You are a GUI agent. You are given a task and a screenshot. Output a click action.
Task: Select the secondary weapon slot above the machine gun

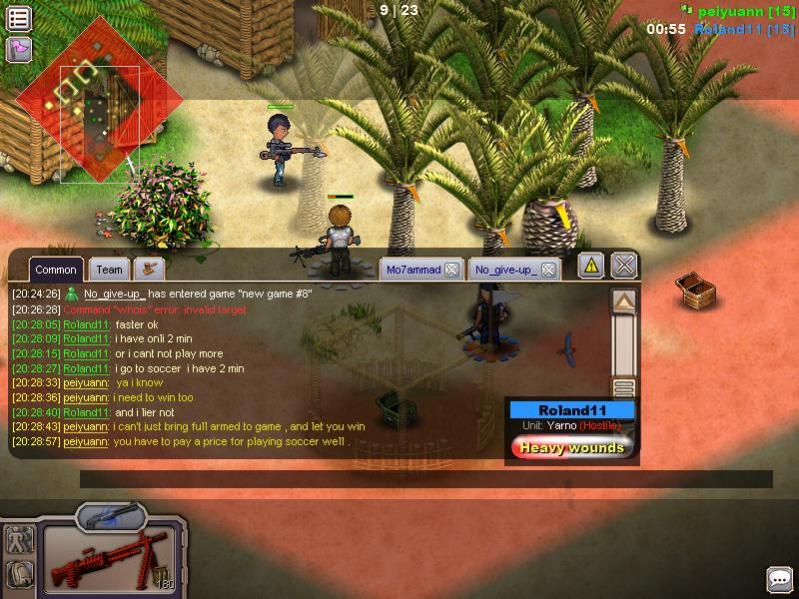pos(109,515)
